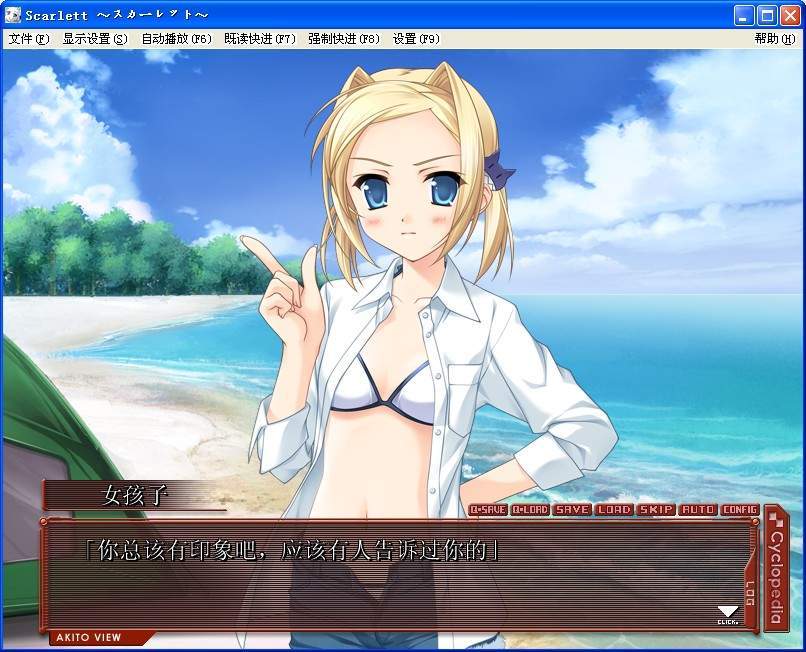
Task: Open the 帮助 help menu
Action: pyautogui.click(x=774, y=39)
